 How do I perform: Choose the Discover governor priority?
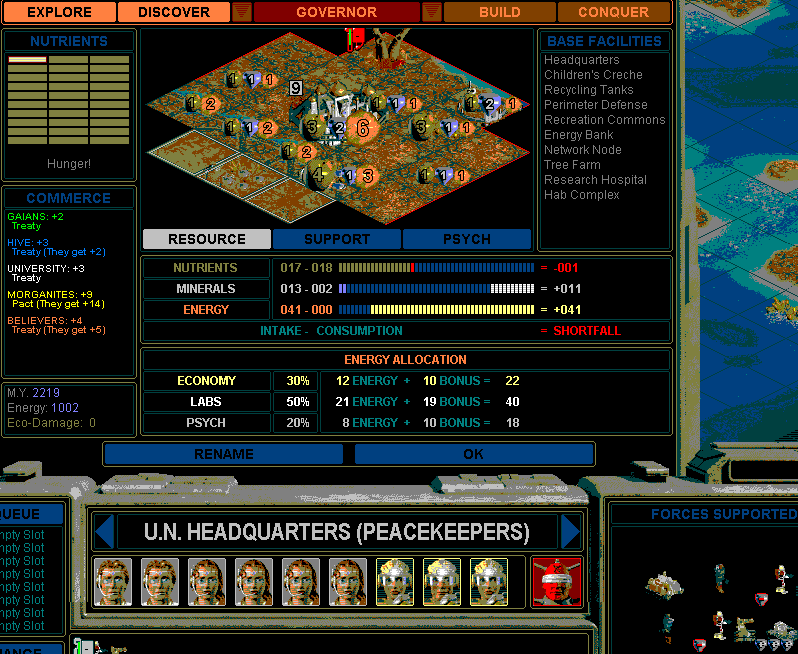(x=174, y=12)
